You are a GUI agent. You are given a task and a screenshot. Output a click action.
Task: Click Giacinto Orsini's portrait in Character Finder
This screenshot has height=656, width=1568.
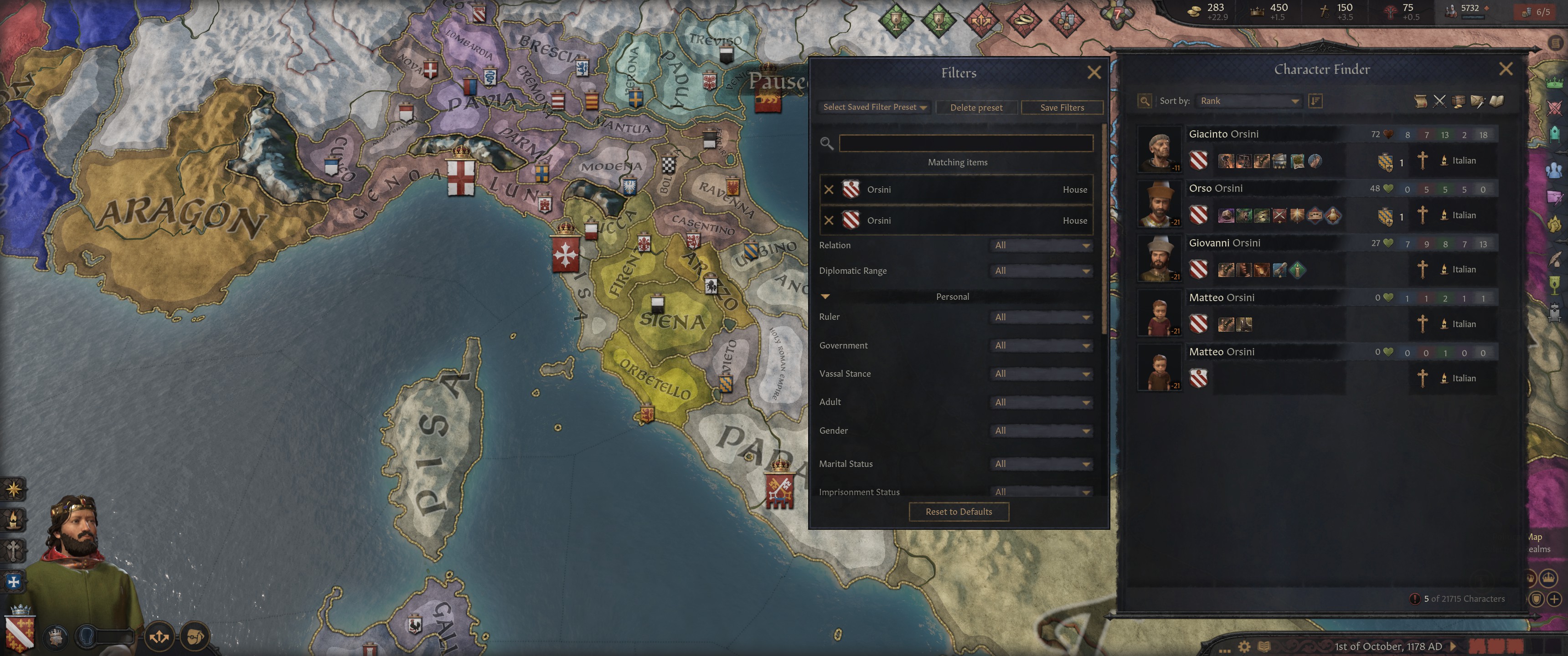click(1159, 148)
